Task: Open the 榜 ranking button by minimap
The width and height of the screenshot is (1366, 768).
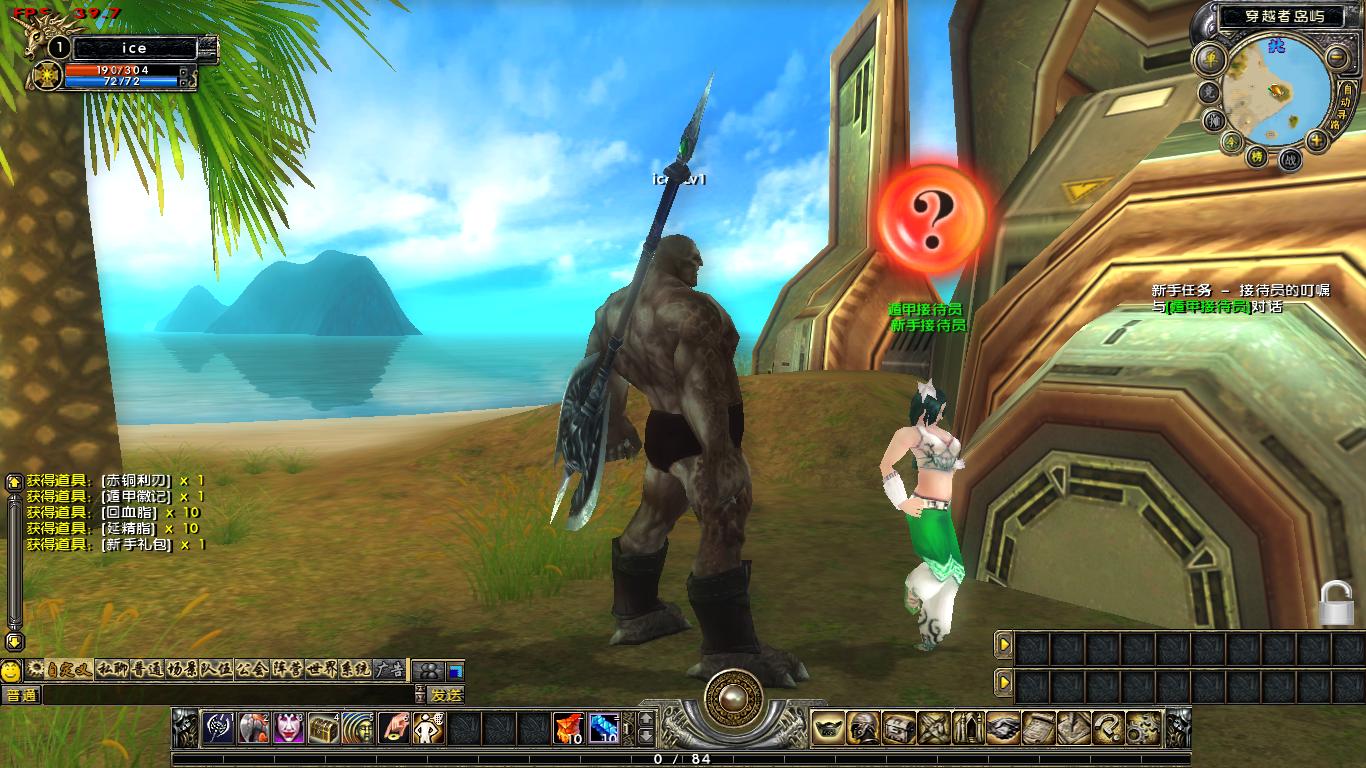Action: (x=1256, y=156)
